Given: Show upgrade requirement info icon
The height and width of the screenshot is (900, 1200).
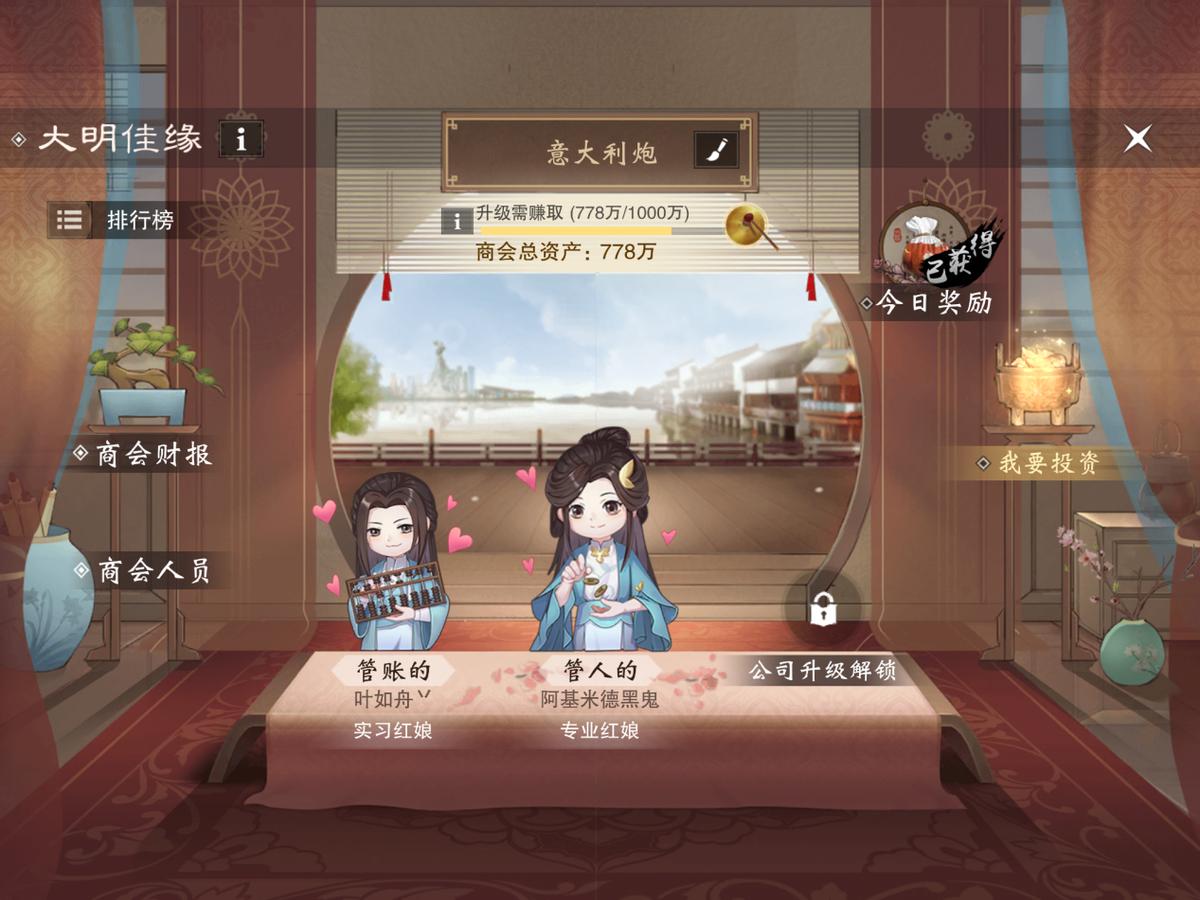Looking at the screenshot, I should (x=457, y=220).
